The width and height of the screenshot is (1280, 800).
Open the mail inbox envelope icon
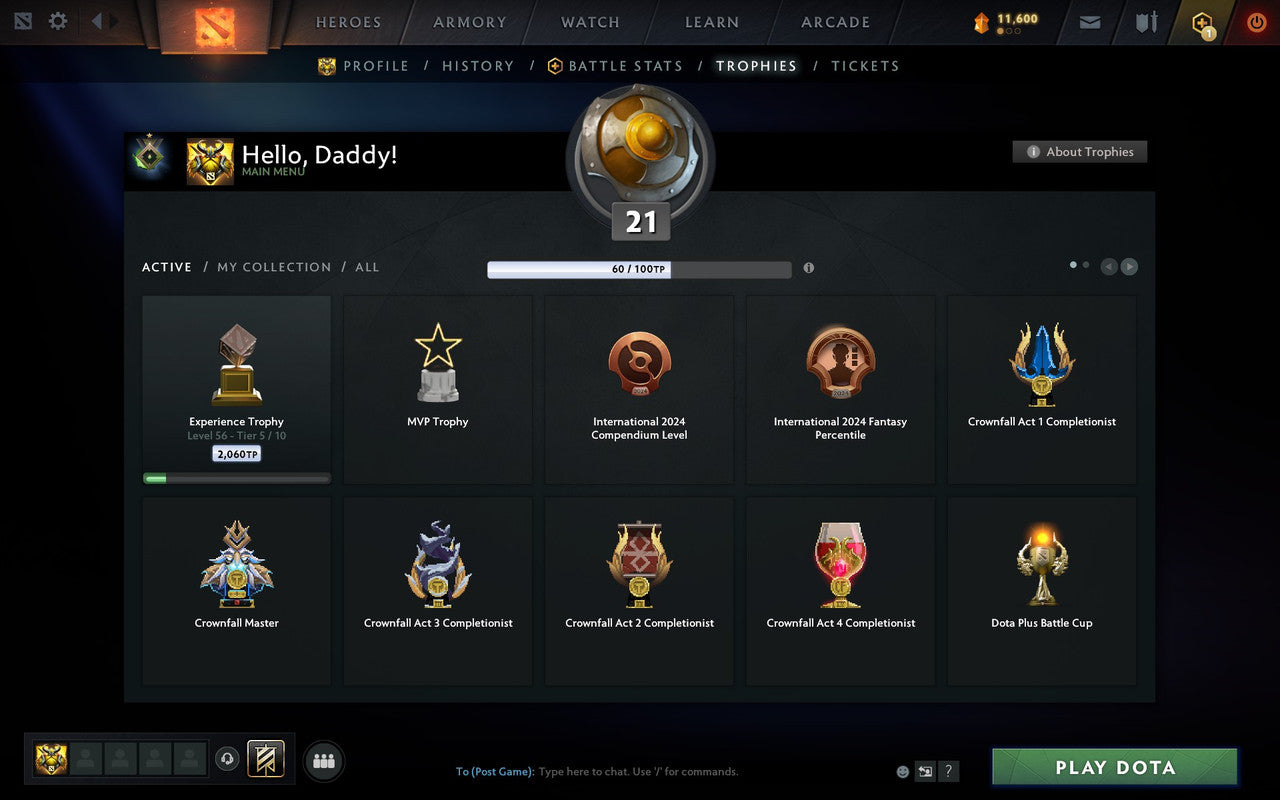click(x=1089, y=21)
